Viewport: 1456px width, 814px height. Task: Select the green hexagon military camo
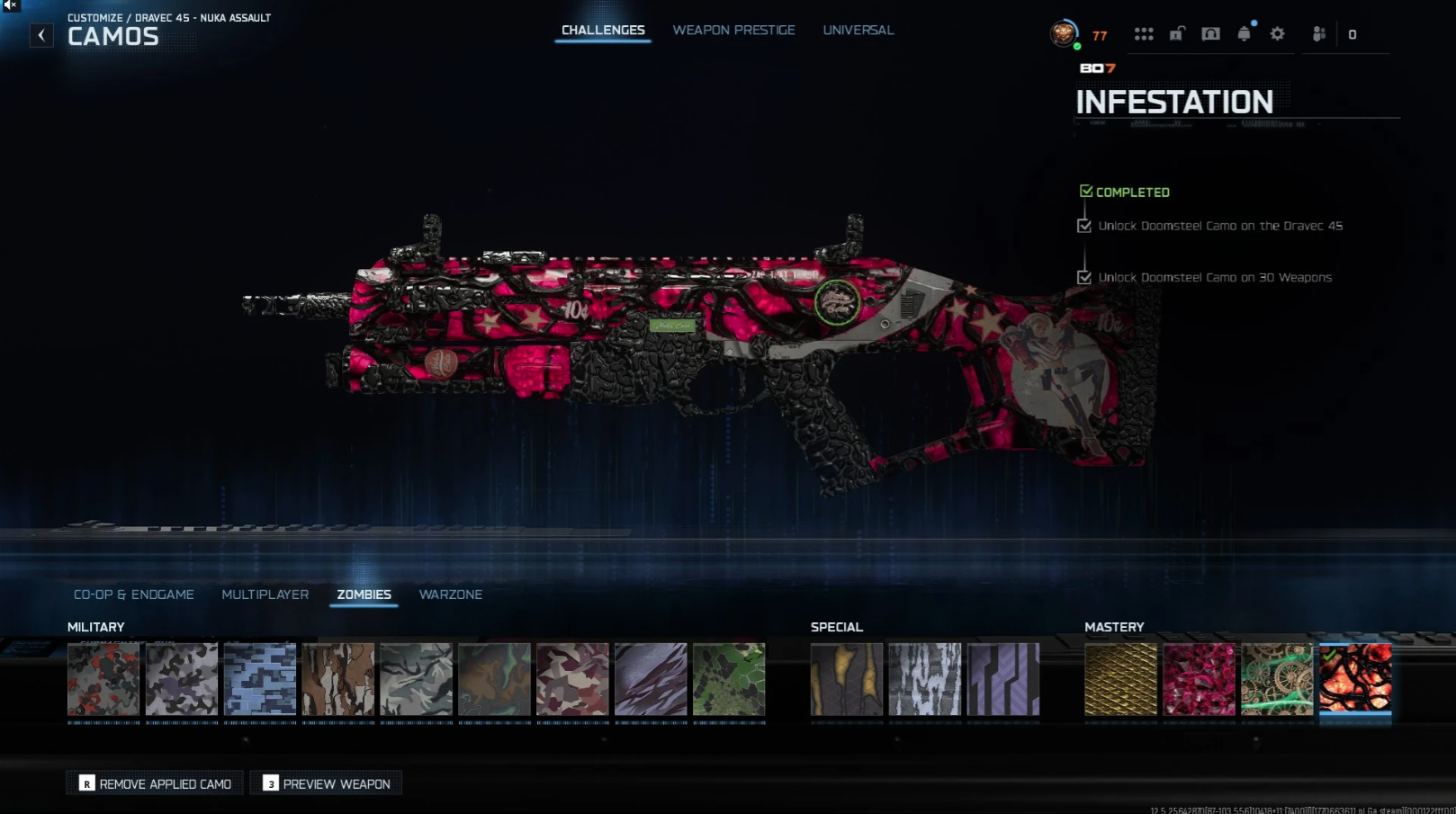pos(729,679)
